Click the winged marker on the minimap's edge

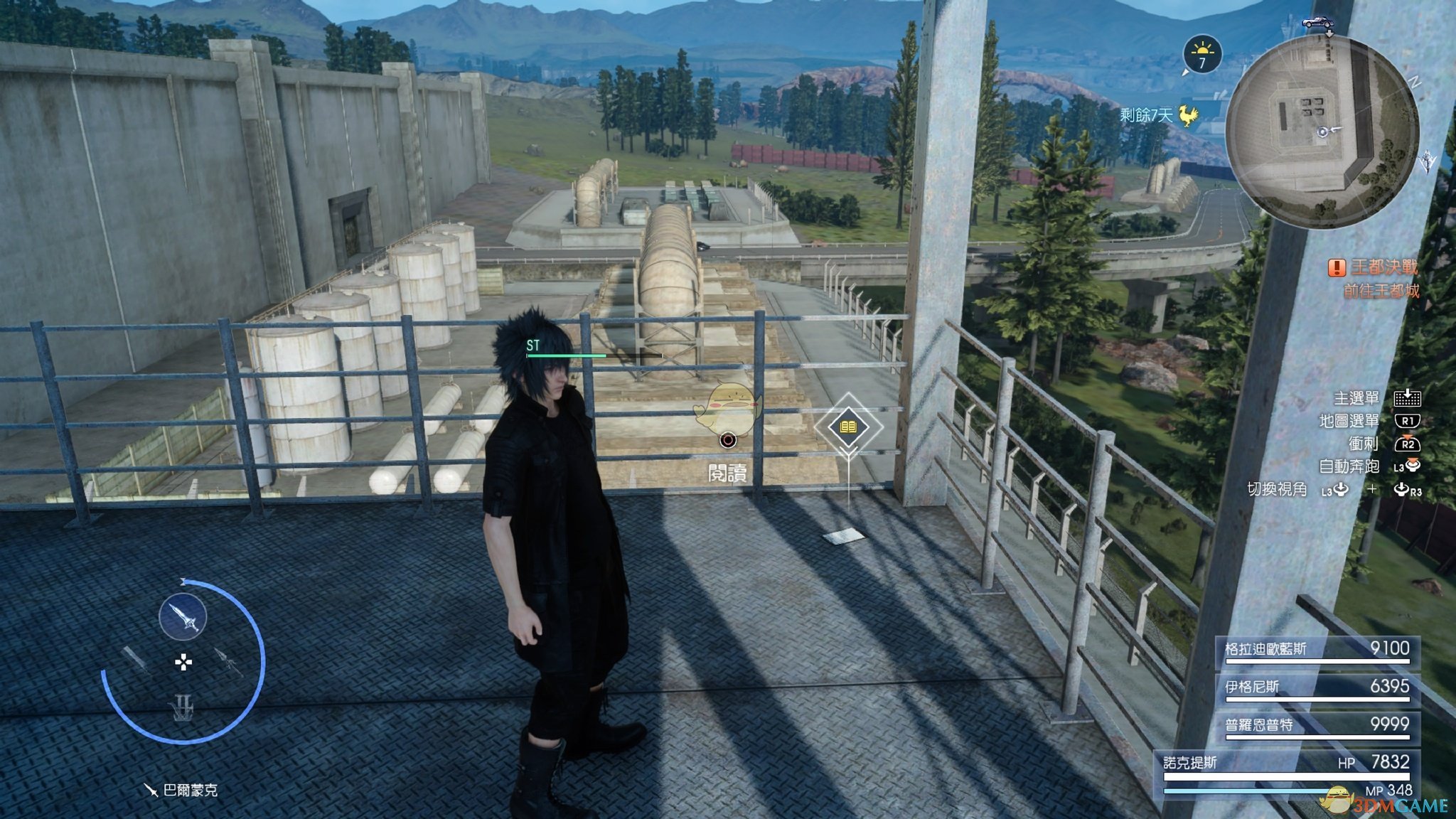click(1427, 161)
